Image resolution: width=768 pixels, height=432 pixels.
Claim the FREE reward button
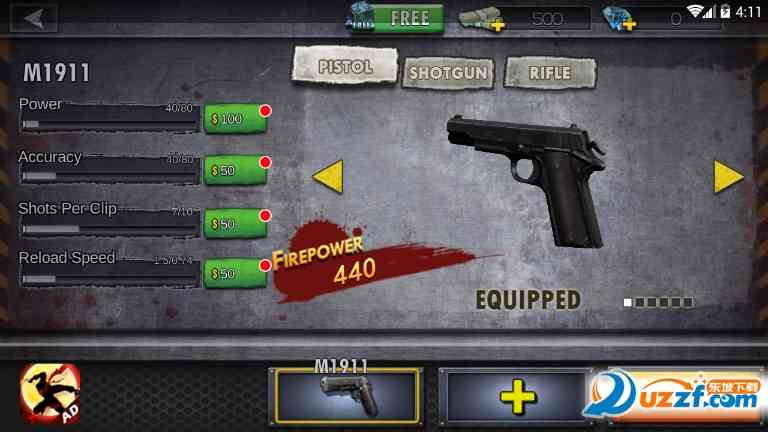pyautogui.click(x=393, y=18)
